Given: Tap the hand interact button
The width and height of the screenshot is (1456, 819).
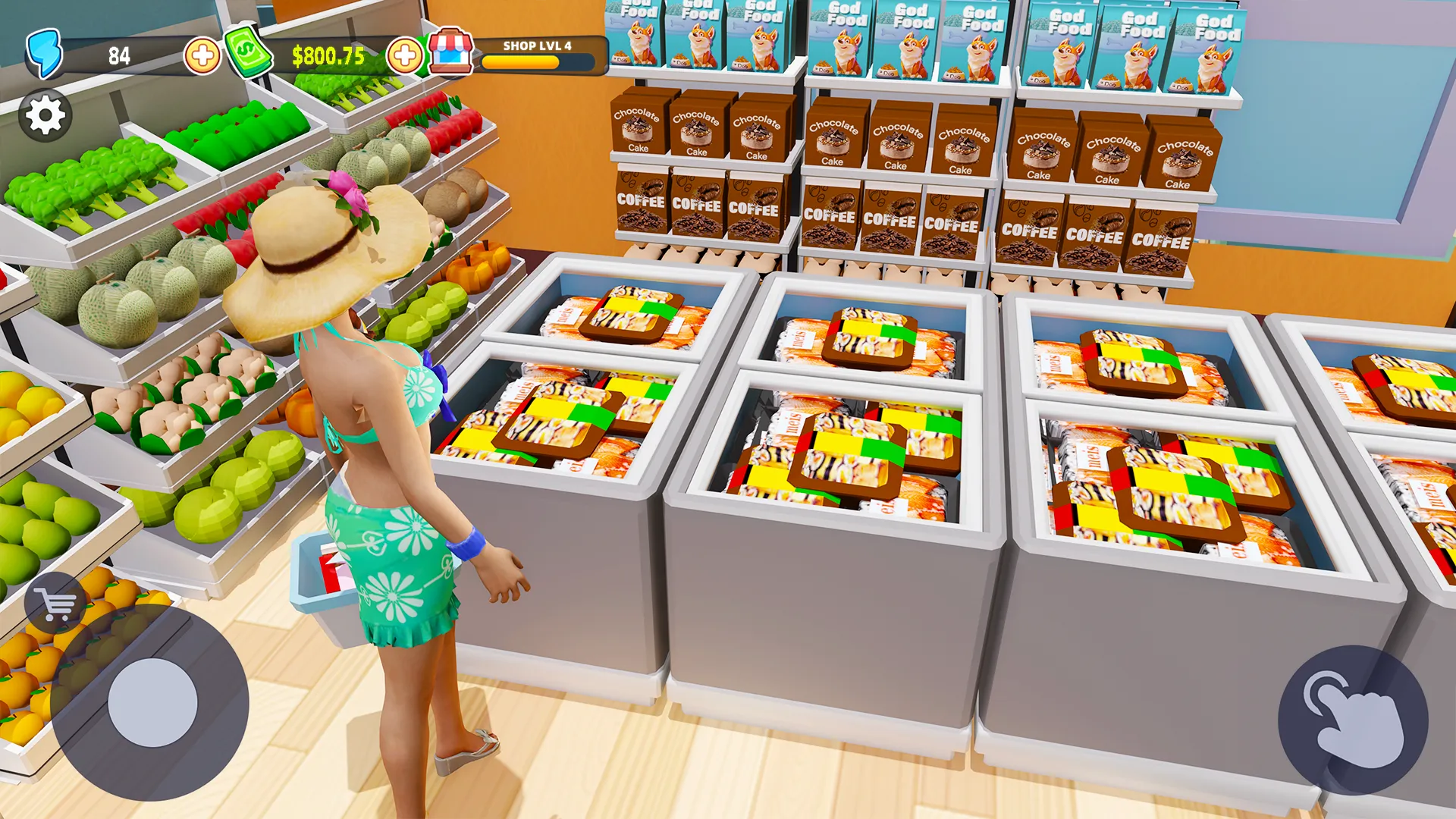Looking at the screenshot, I should [1353, 720].
